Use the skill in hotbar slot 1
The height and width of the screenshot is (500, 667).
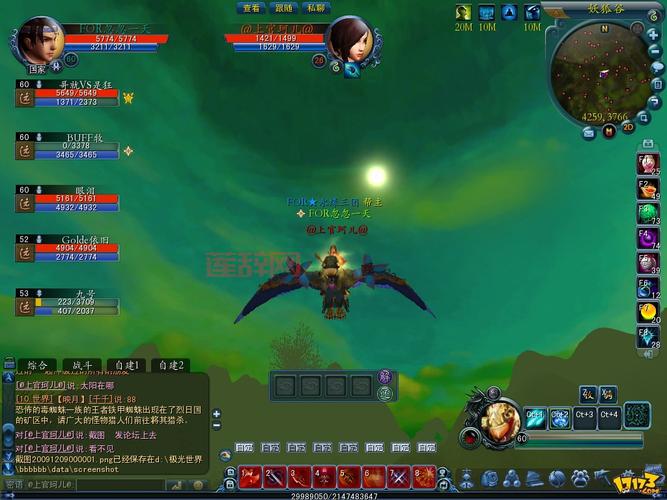250,476
